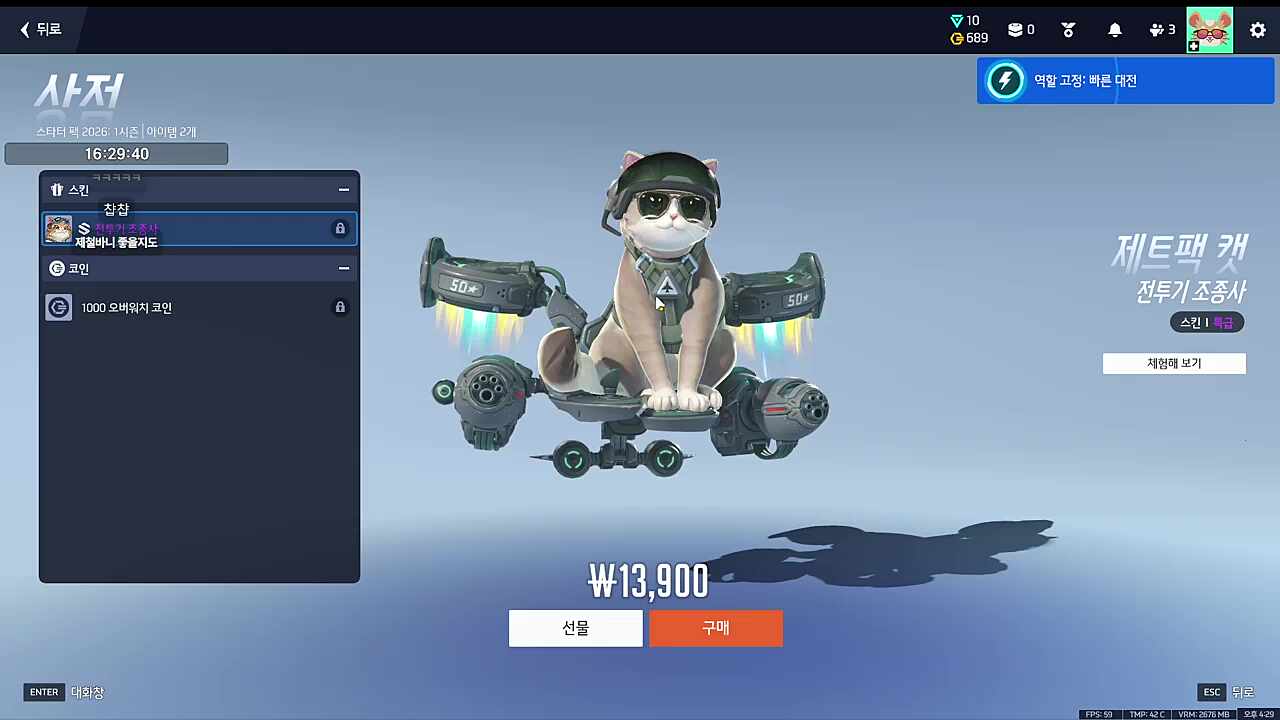The height and width of the screenshot is (720, 1280).
Task: Click the gift icon beside 스킨 header
Action: (x=57, y=189)
